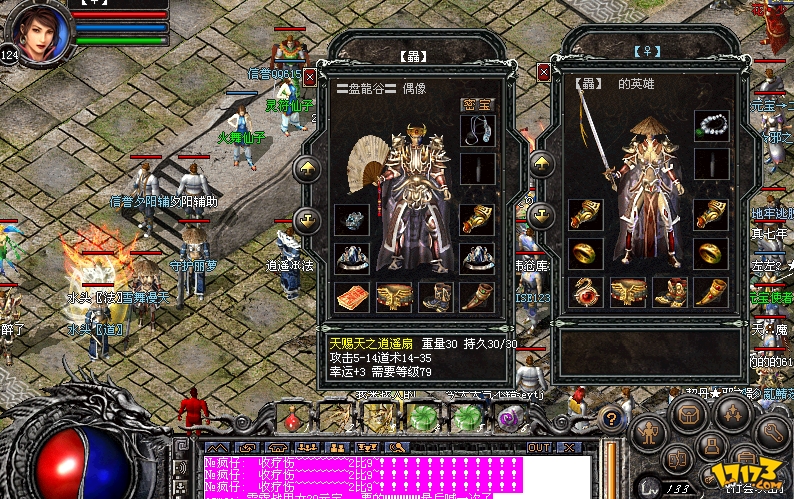Select the red book charm slot
The image size is (794, 499).
point(352,295)
